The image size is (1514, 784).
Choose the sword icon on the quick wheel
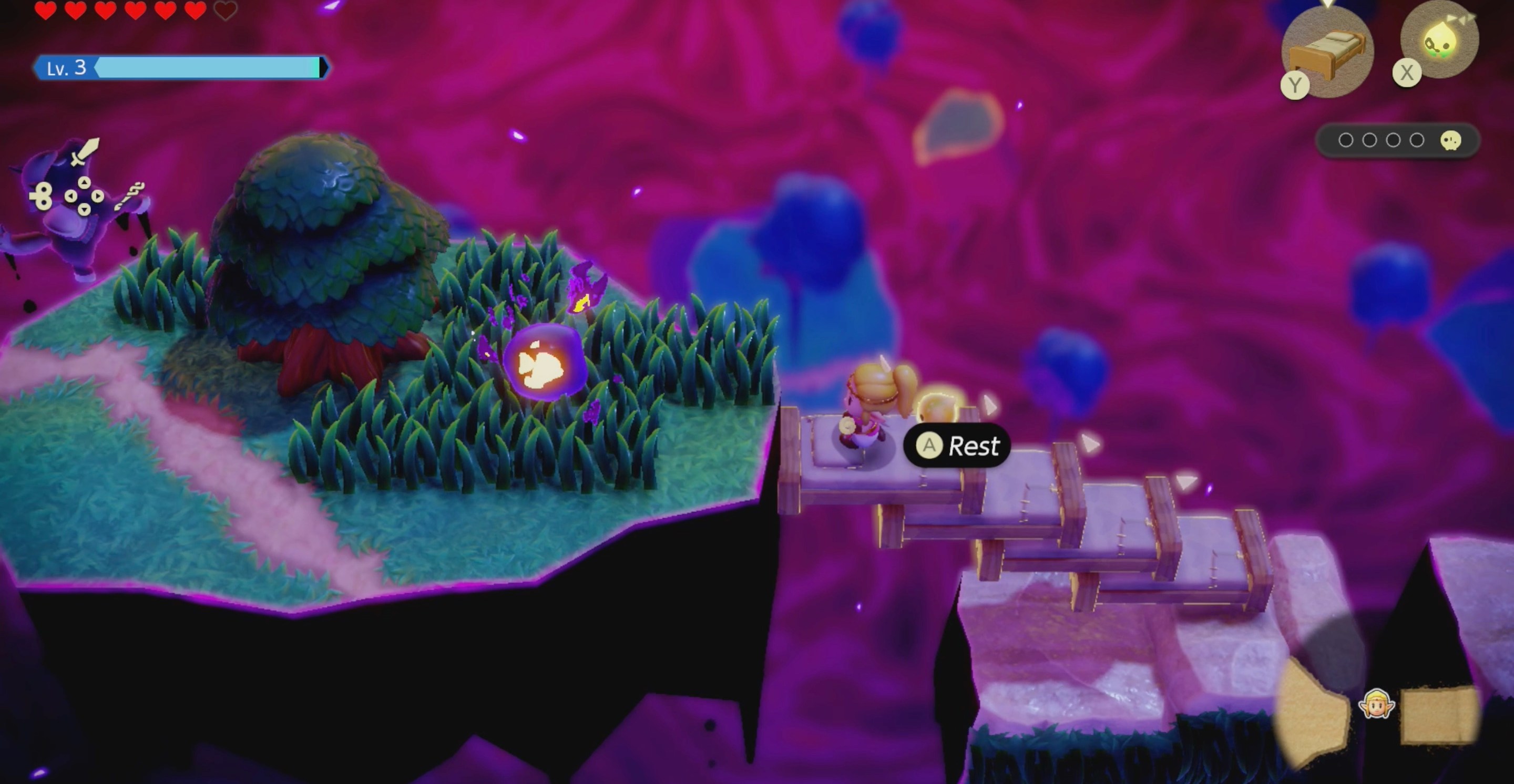(85, 151)
